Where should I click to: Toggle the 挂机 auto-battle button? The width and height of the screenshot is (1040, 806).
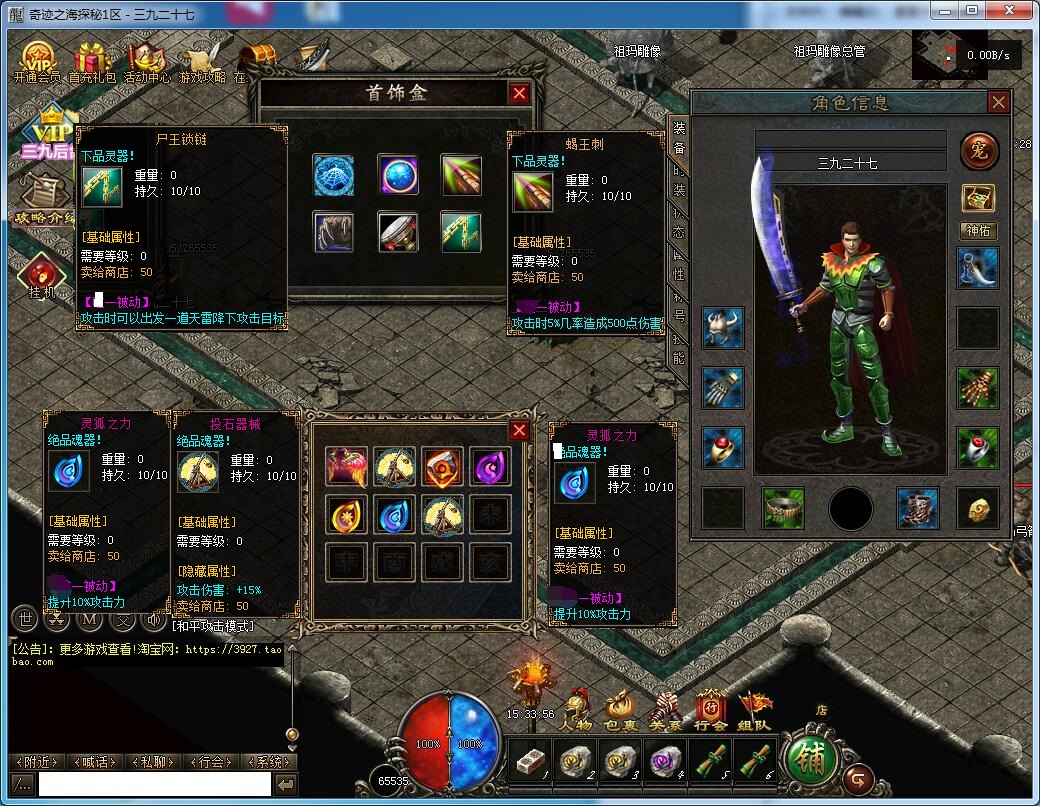click(x=41, y=275)
